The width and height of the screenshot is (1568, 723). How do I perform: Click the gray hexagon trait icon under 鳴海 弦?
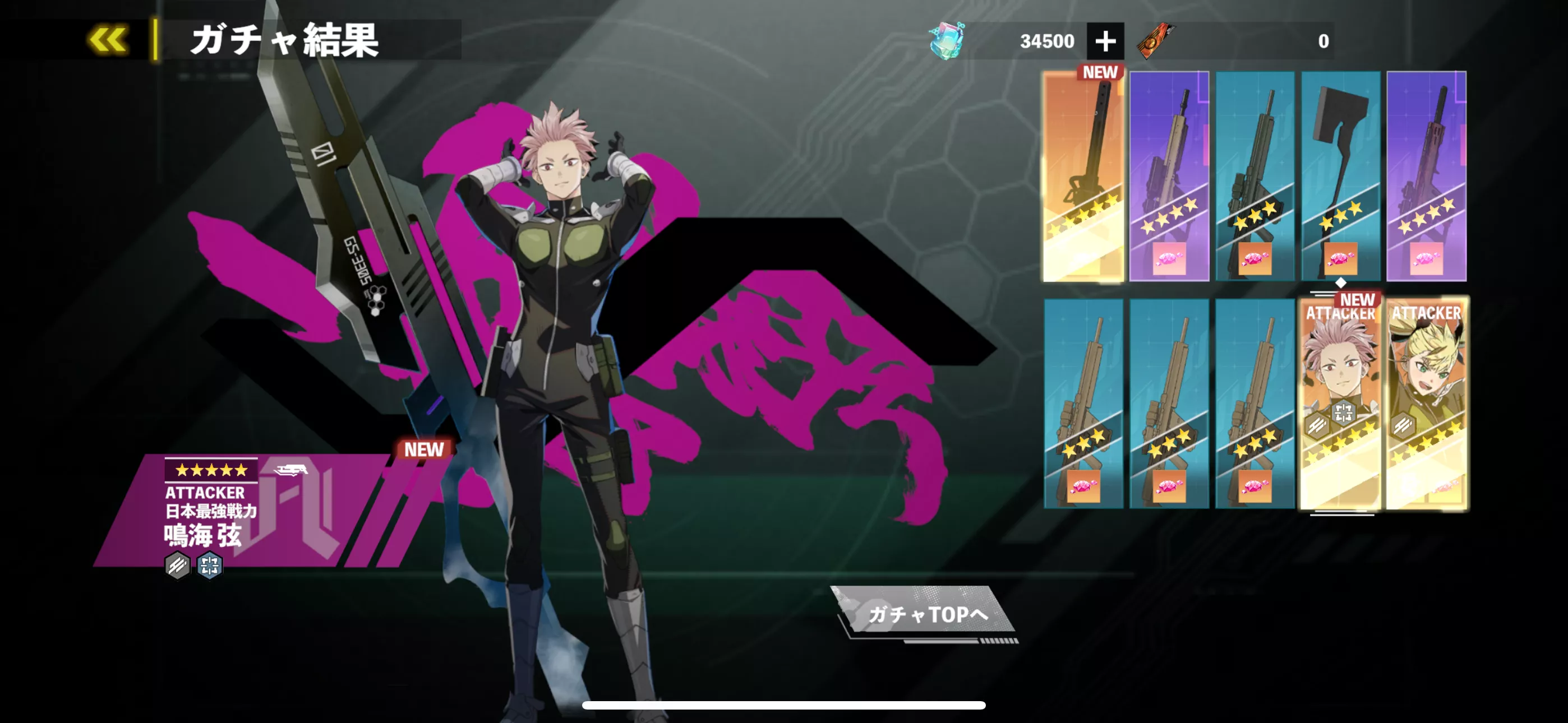176,565
